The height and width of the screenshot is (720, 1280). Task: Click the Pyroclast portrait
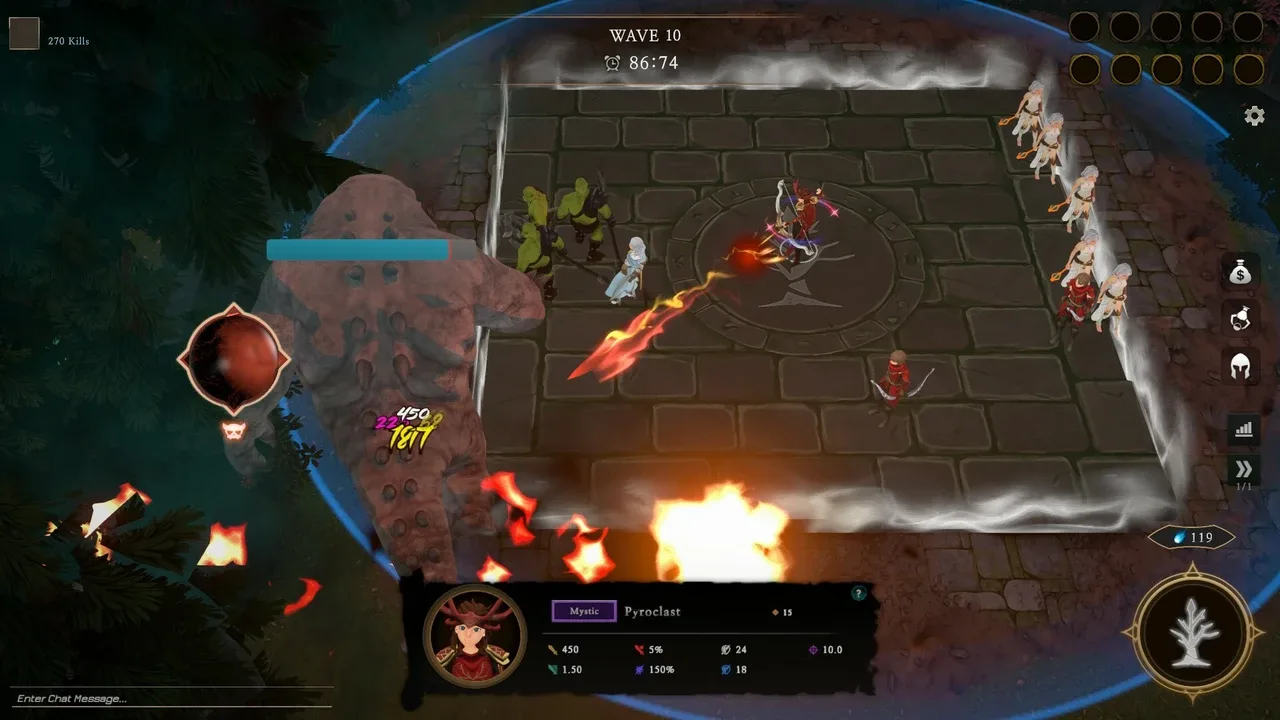[474, 634]
